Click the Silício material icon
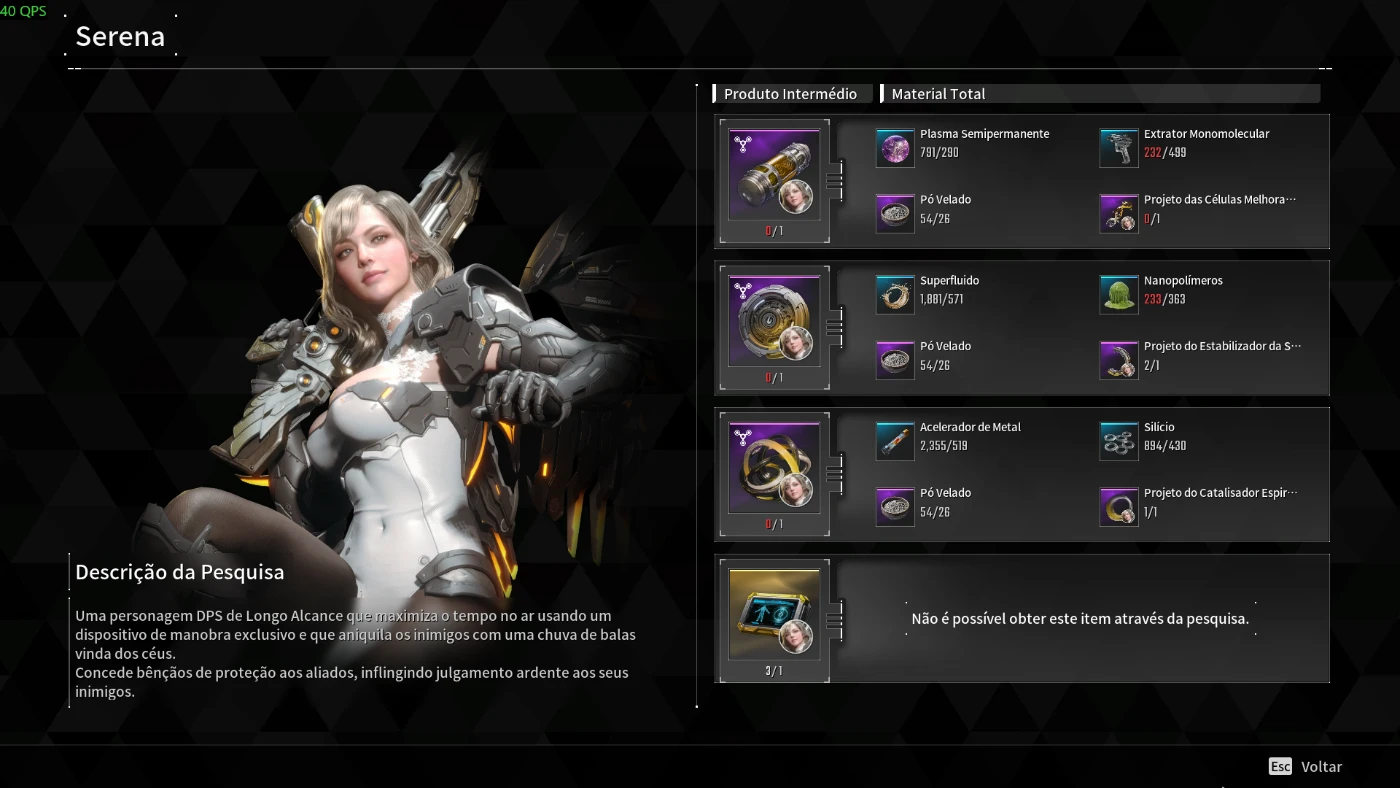Screen dimensions: 1400x788 click(1119, 441)
